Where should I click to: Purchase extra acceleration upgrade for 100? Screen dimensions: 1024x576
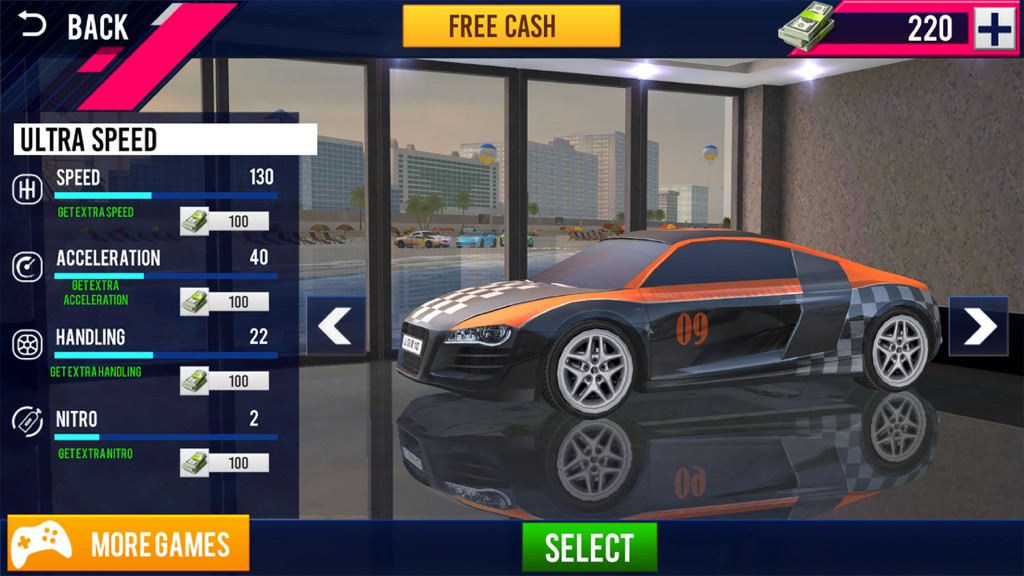225,302
